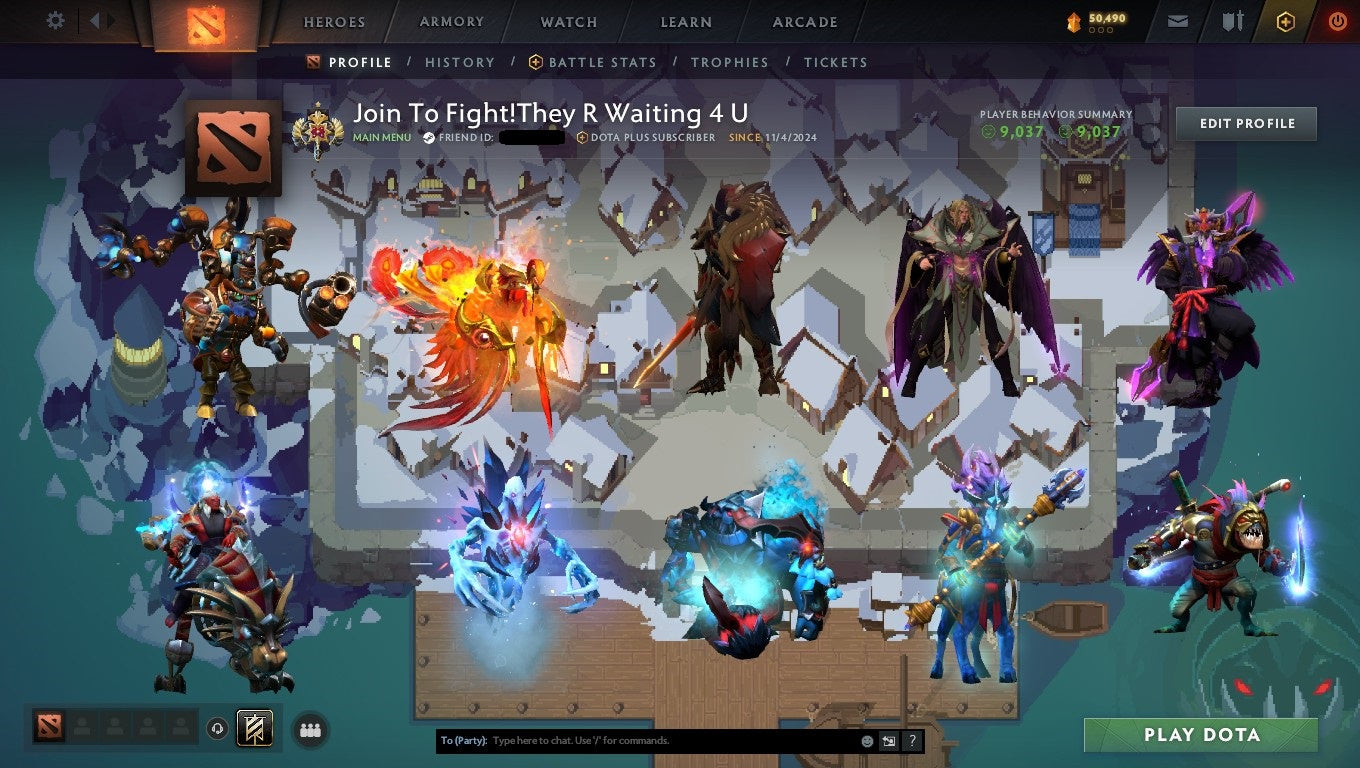The height and width of the screenshot is (768, 1360).
Task: Switch to the HISTORY tab
Action: [x=459, y=62]
